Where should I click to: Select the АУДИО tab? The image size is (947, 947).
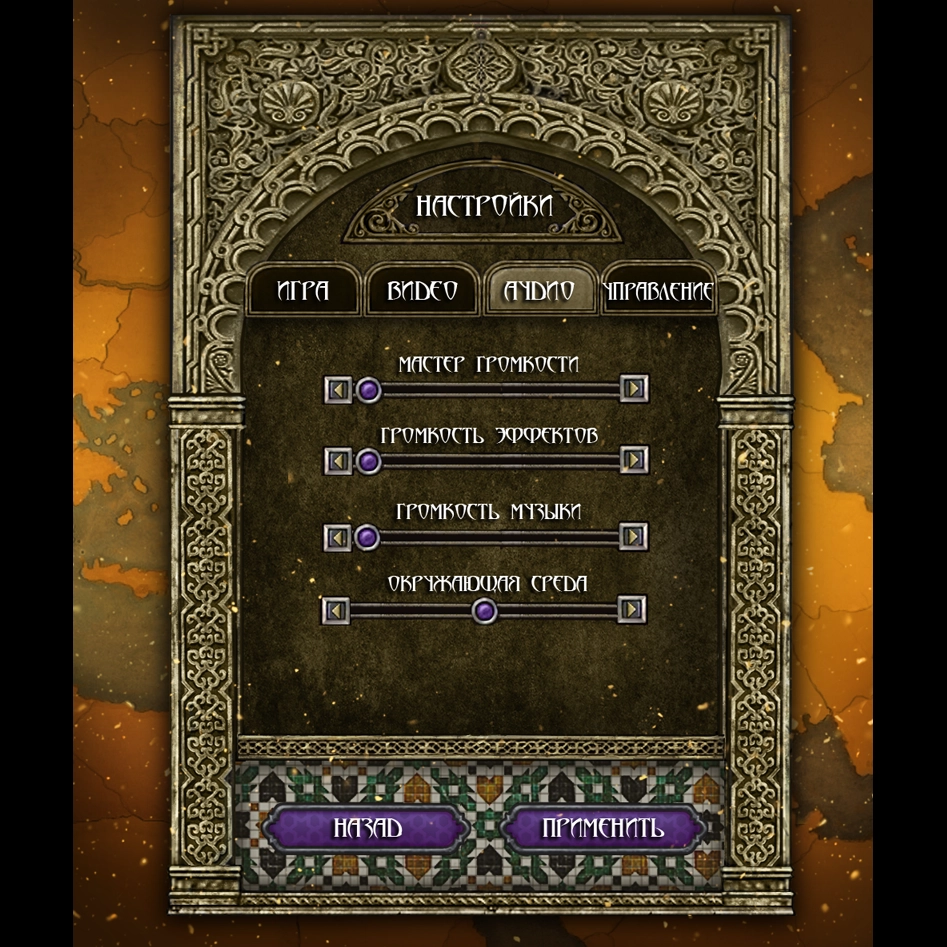coord(540,291)
